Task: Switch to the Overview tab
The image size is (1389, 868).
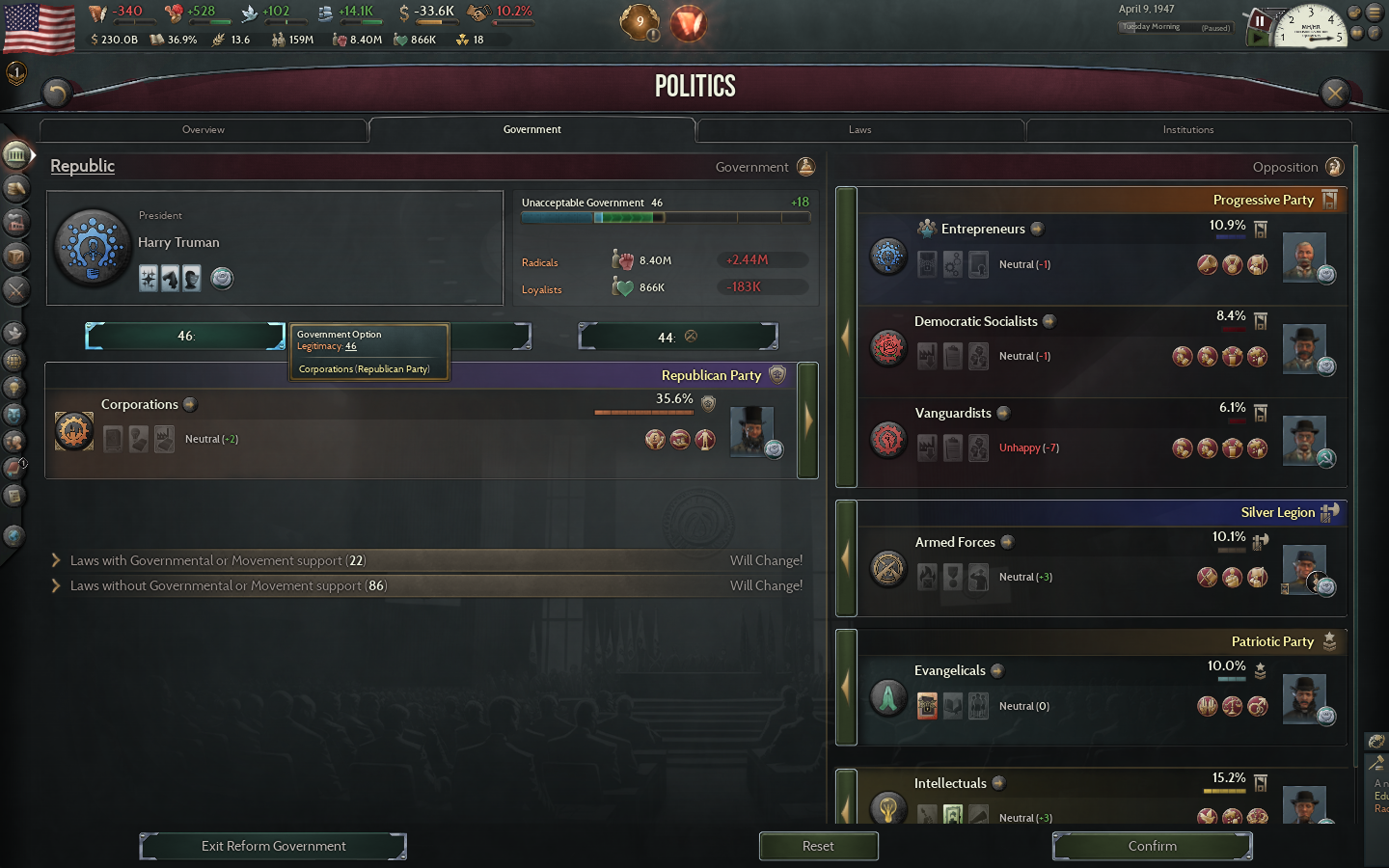Action: (x=204, y=129)
